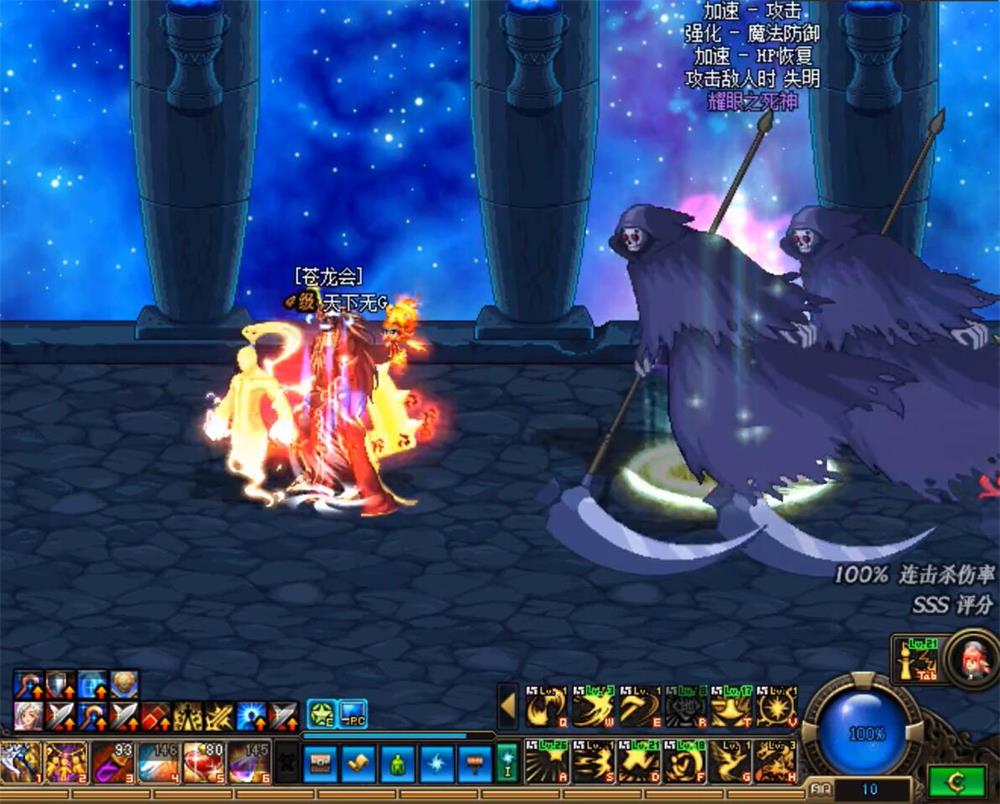Activate the sunburst skill on V
This screenshot has height=804, width=1000.
pyautogui.click(x=777, y=707)
